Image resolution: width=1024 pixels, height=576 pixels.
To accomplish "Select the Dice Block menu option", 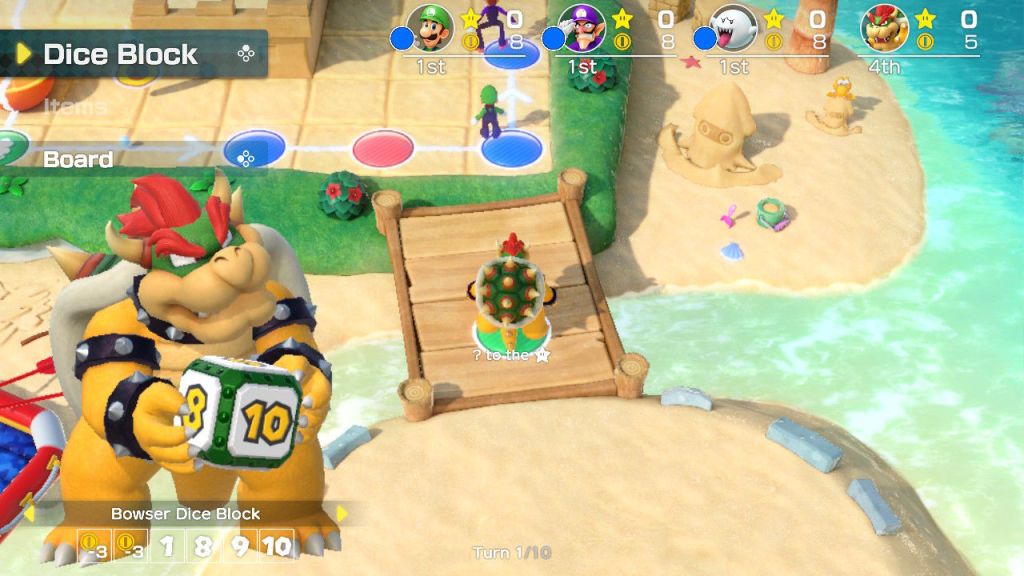I will (121, 54).
